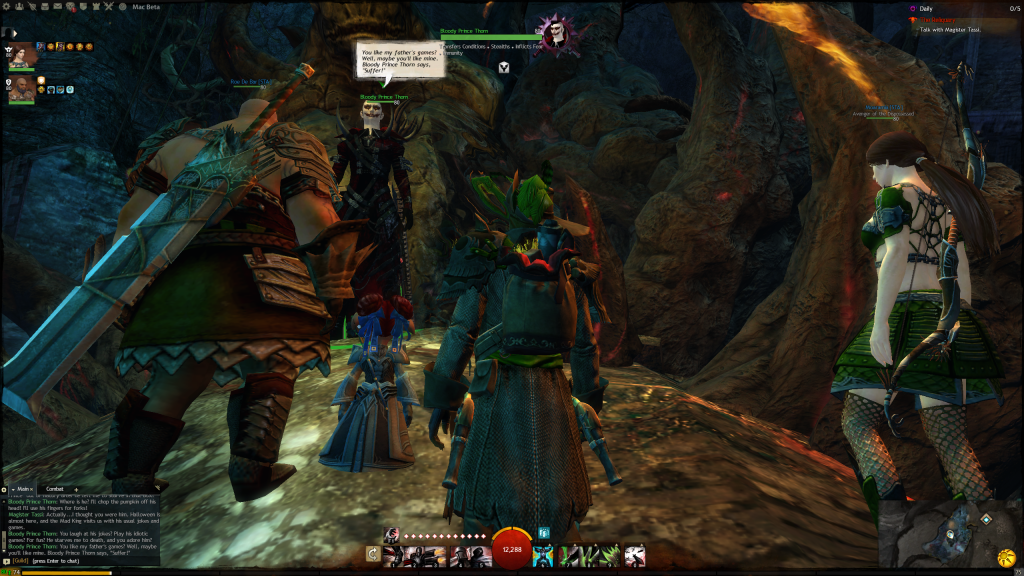
Task: Switch to the Combat chat tab
Action: coord(54,489)
